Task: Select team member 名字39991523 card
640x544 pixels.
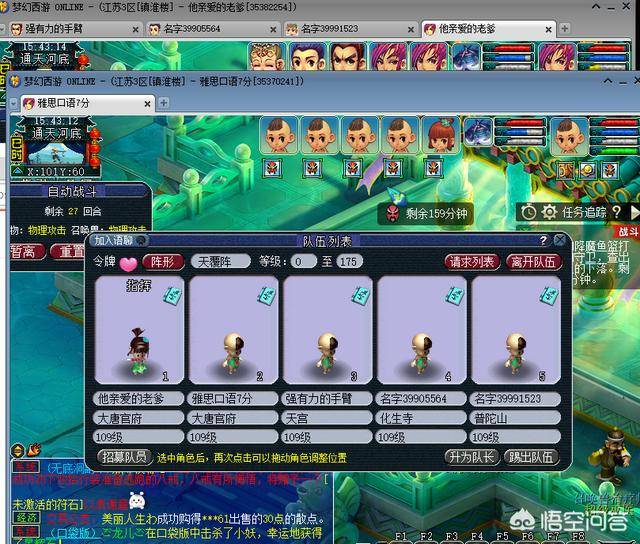Action: [516, 332]
